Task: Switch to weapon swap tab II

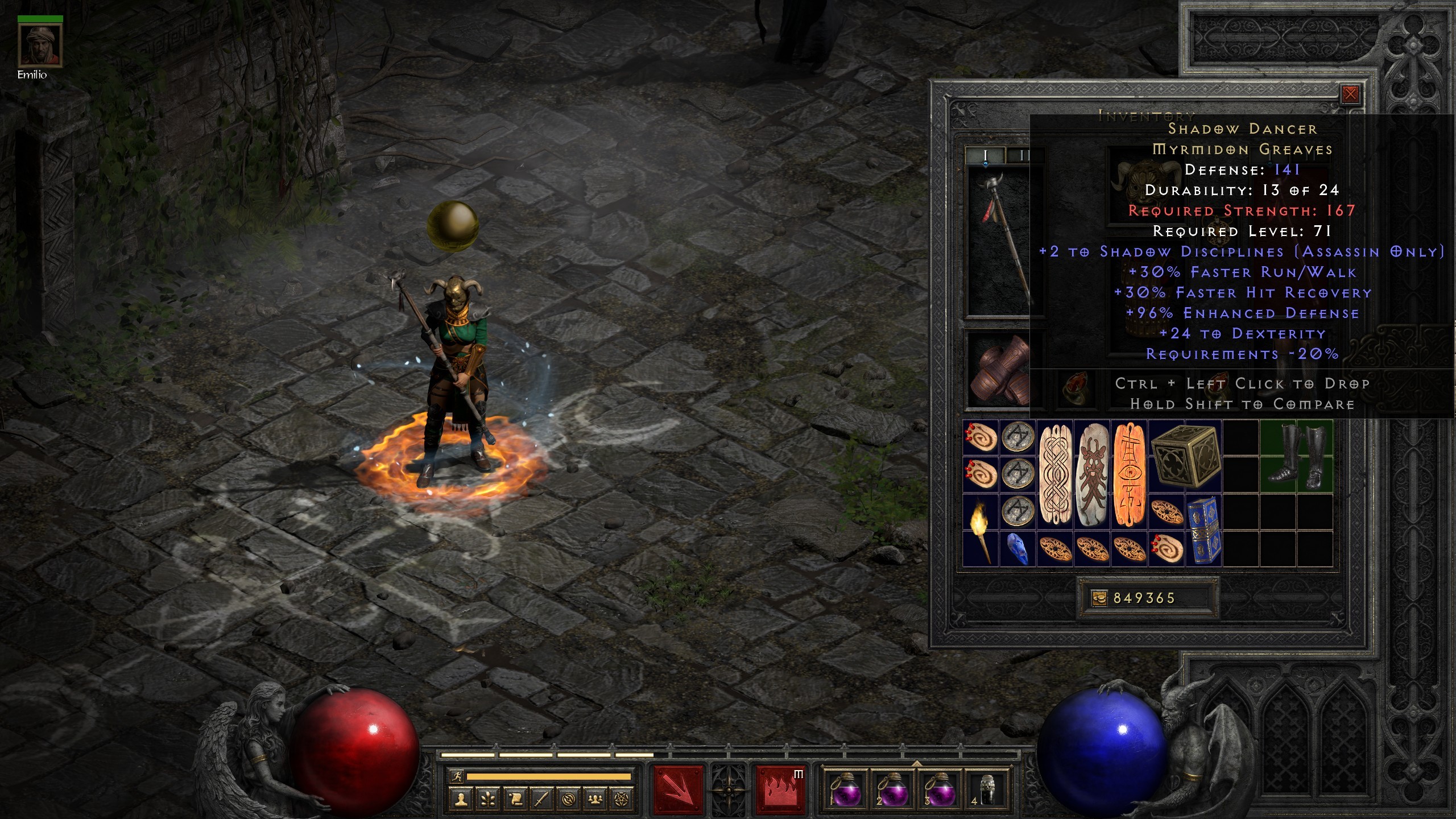Action: click(1024, 155)
